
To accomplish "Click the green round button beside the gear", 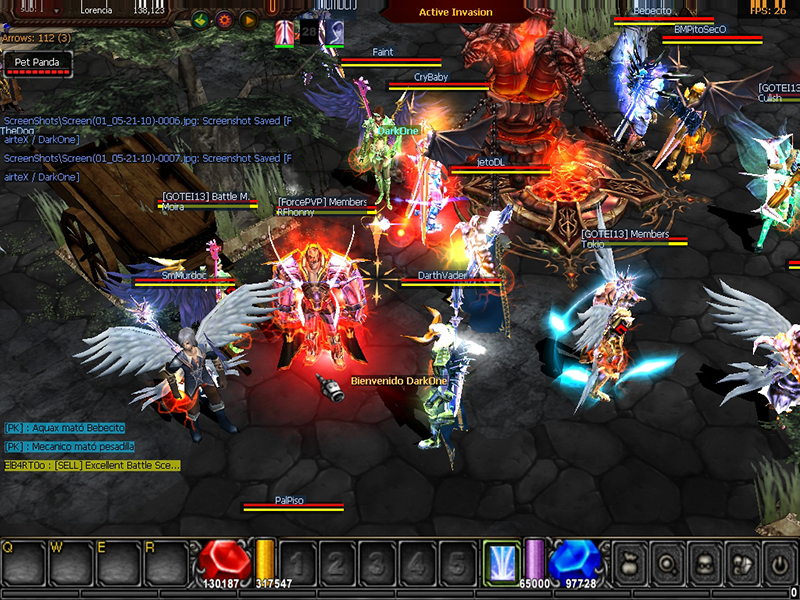I will [200, 19].
